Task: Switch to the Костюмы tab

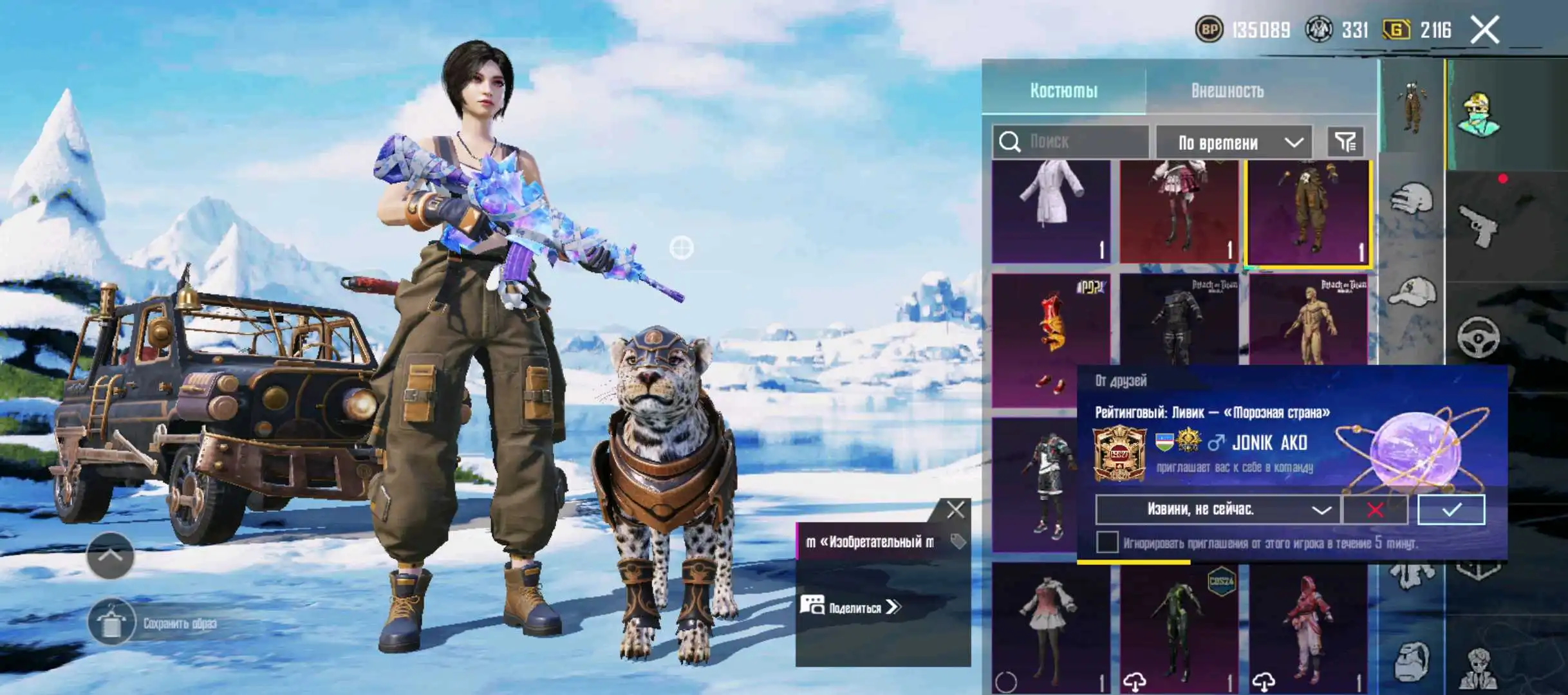Action: (x=1063, y=90)
